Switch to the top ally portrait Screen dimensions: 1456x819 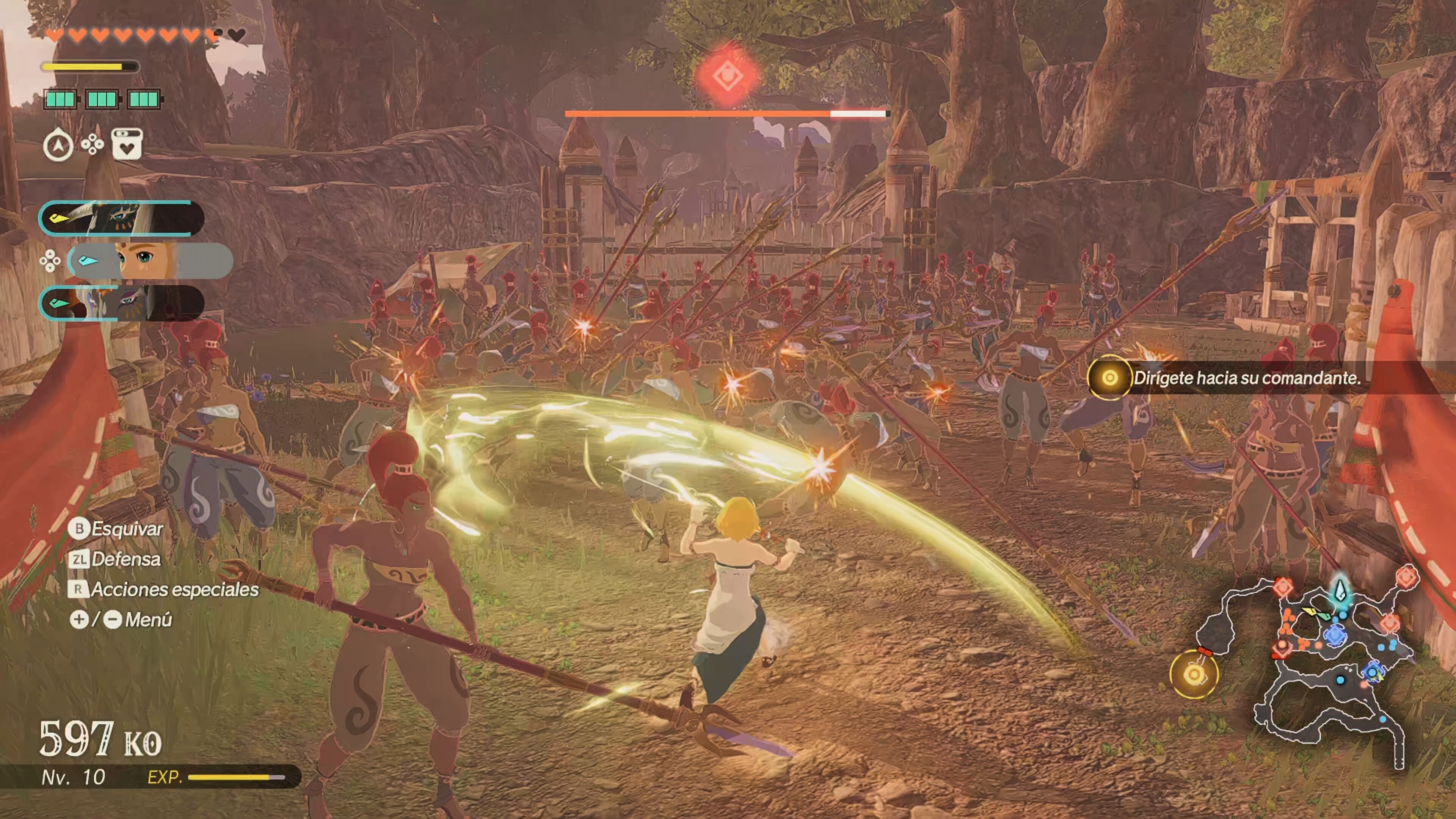[x=121, y=218]
